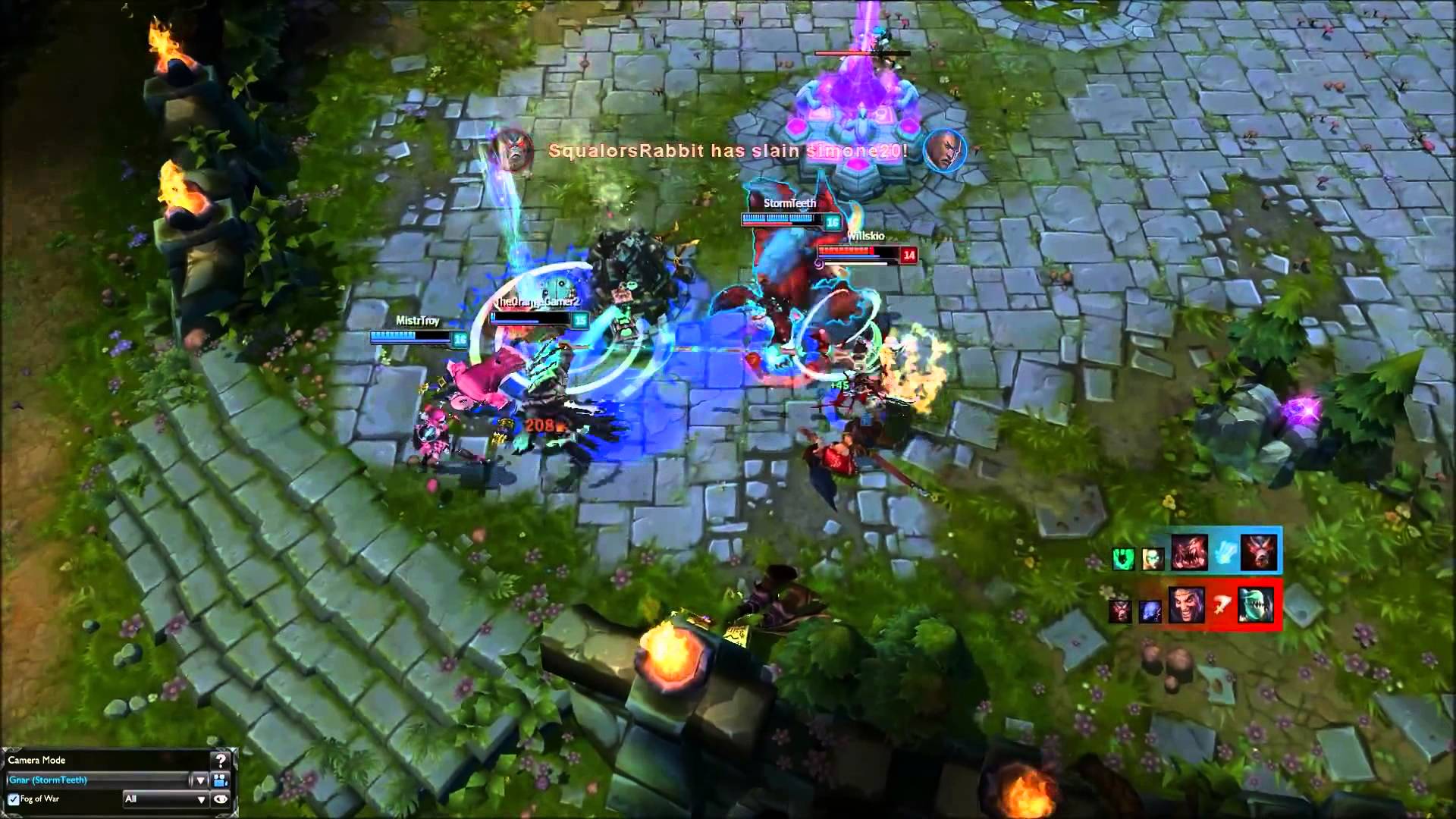Screen dimensions: 1456x819
Task: Select the blue team's Trundle champion portrait
Action: click(1189, 552)
